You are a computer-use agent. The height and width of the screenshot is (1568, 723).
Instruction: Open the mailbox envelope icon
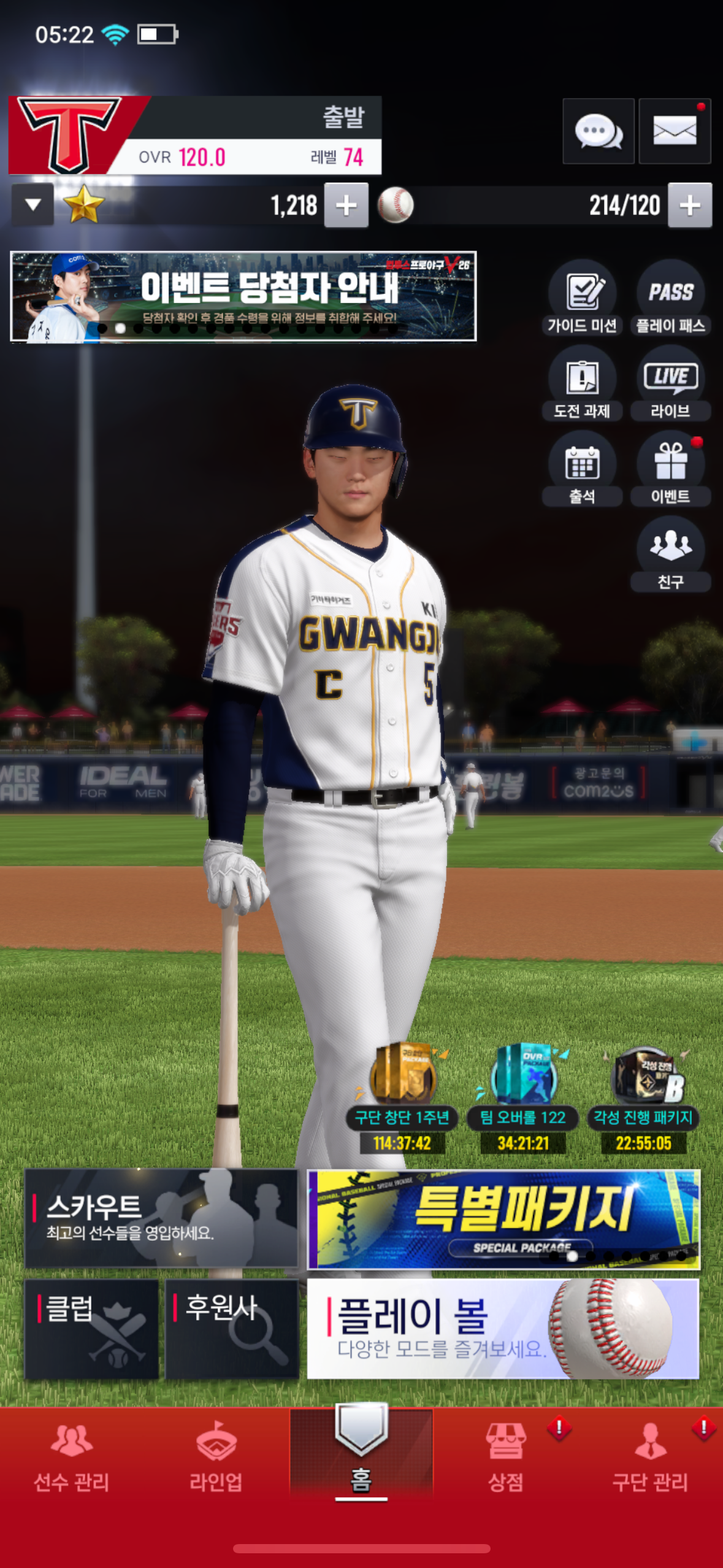[674, 131]
